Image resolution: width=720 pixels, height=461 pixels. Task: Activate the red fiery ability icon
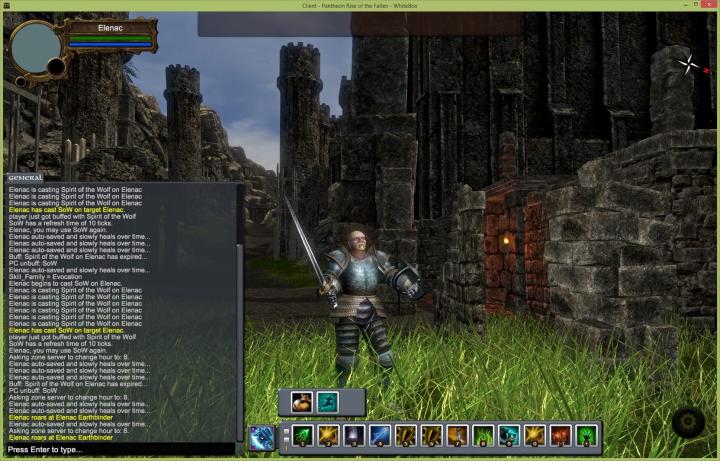click(561, 436)
